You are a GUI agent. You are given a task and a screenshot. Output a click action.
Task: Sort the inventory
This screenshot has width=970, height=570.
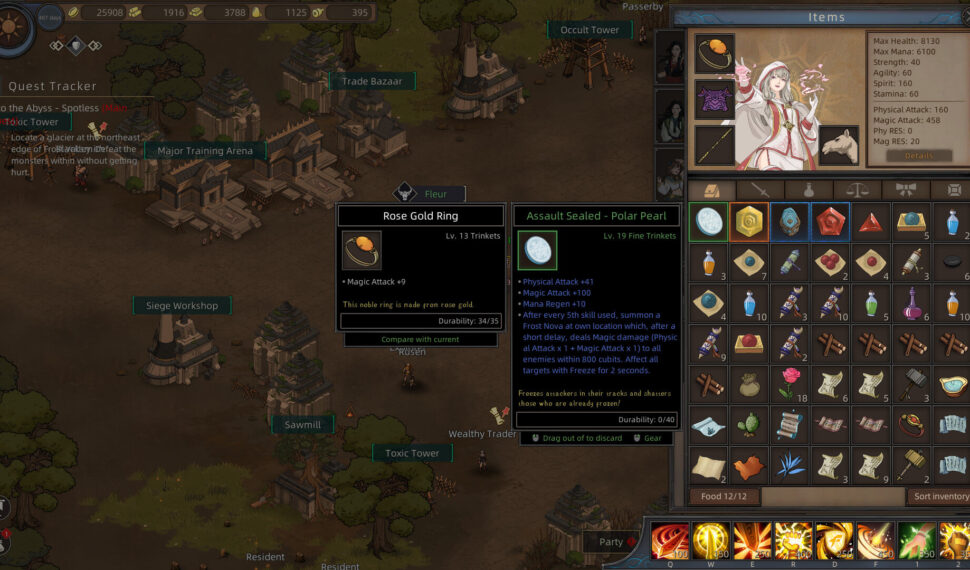tap(939, 496)
